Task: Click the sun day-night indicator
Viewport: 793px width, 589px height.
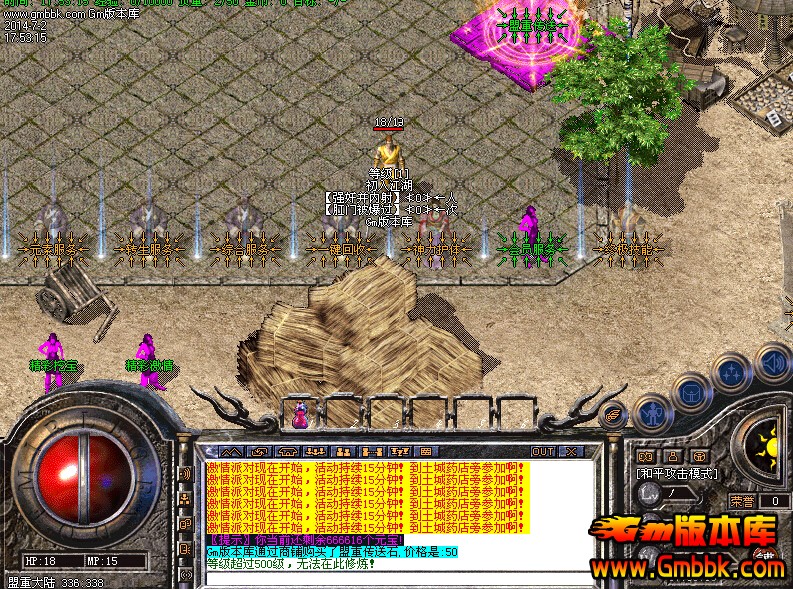Action: pyautogui.click(x=768, y=443)
